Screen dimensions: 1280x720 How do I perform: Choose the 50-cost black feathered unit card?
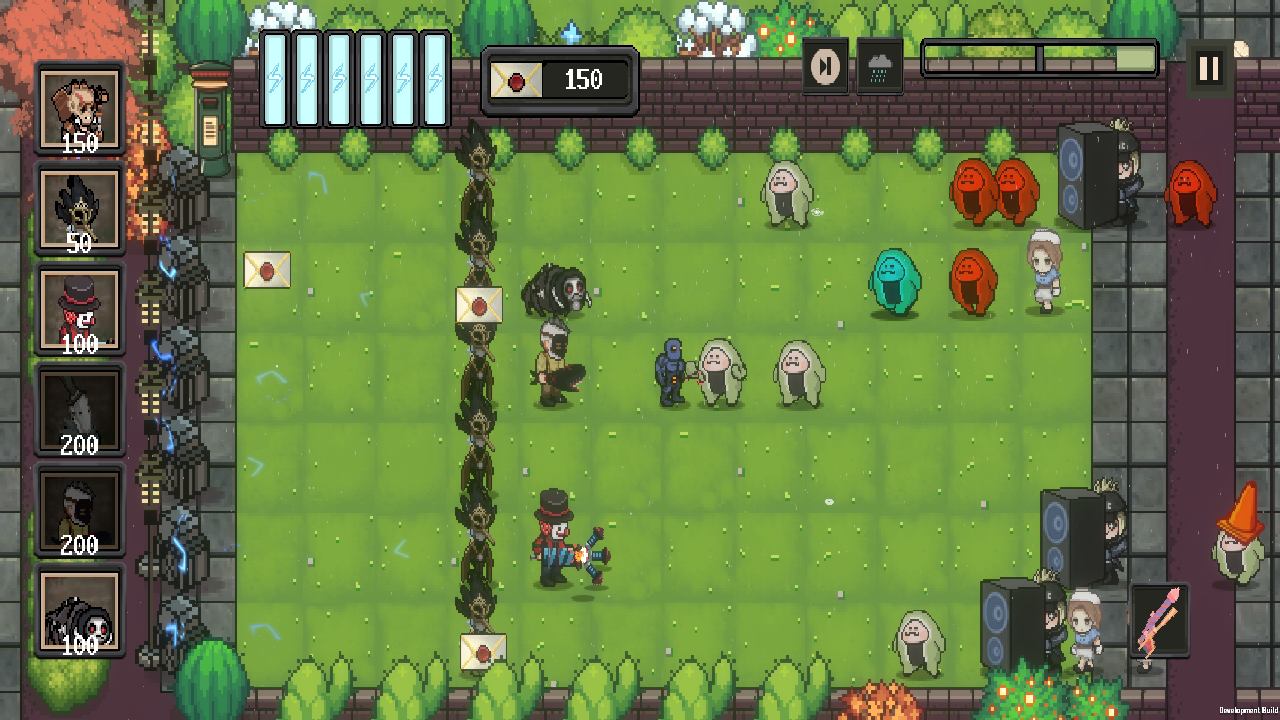point(79,209)
